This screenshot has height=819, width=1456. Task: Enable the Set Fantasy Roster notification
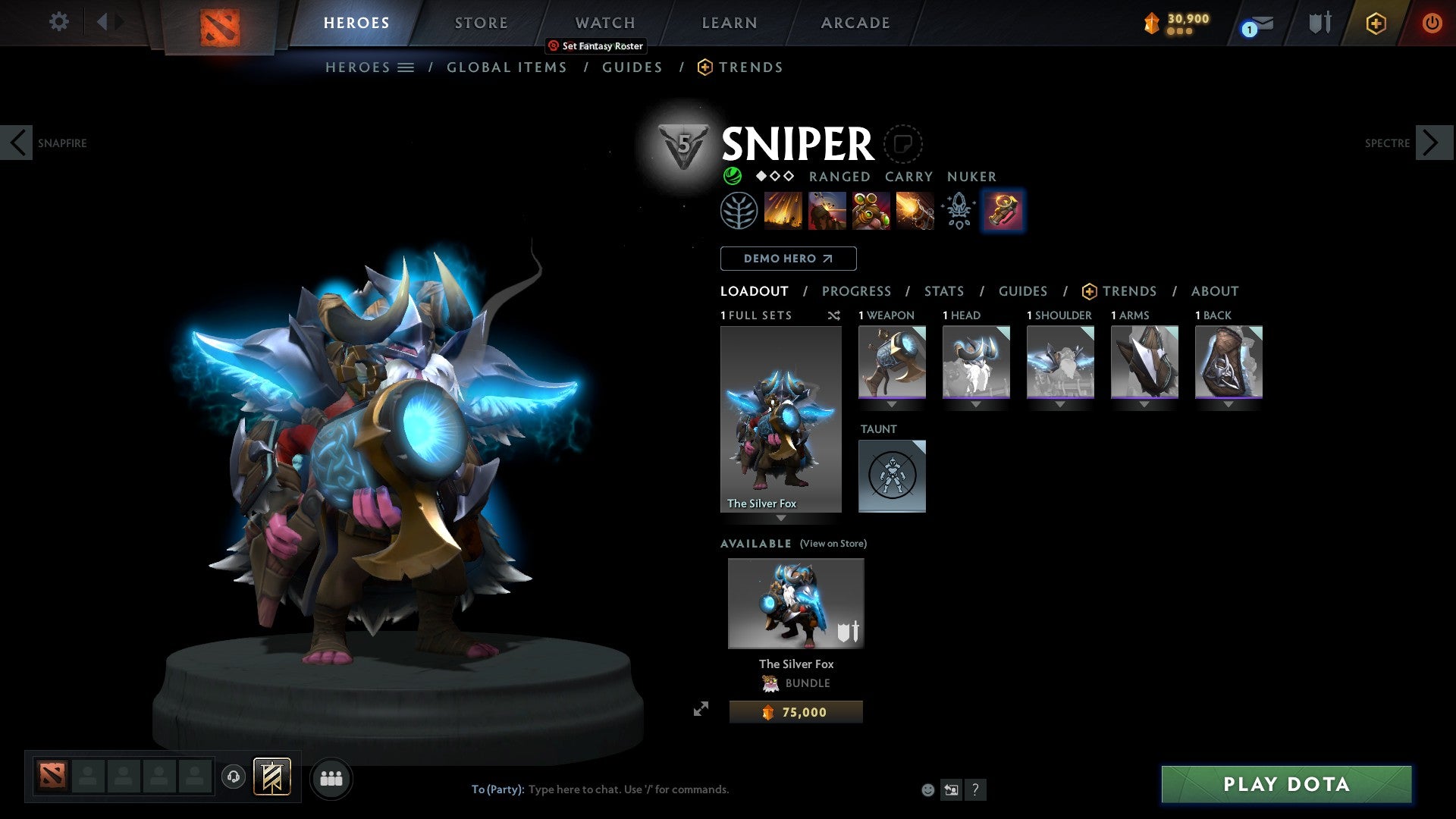coord(596,45)
